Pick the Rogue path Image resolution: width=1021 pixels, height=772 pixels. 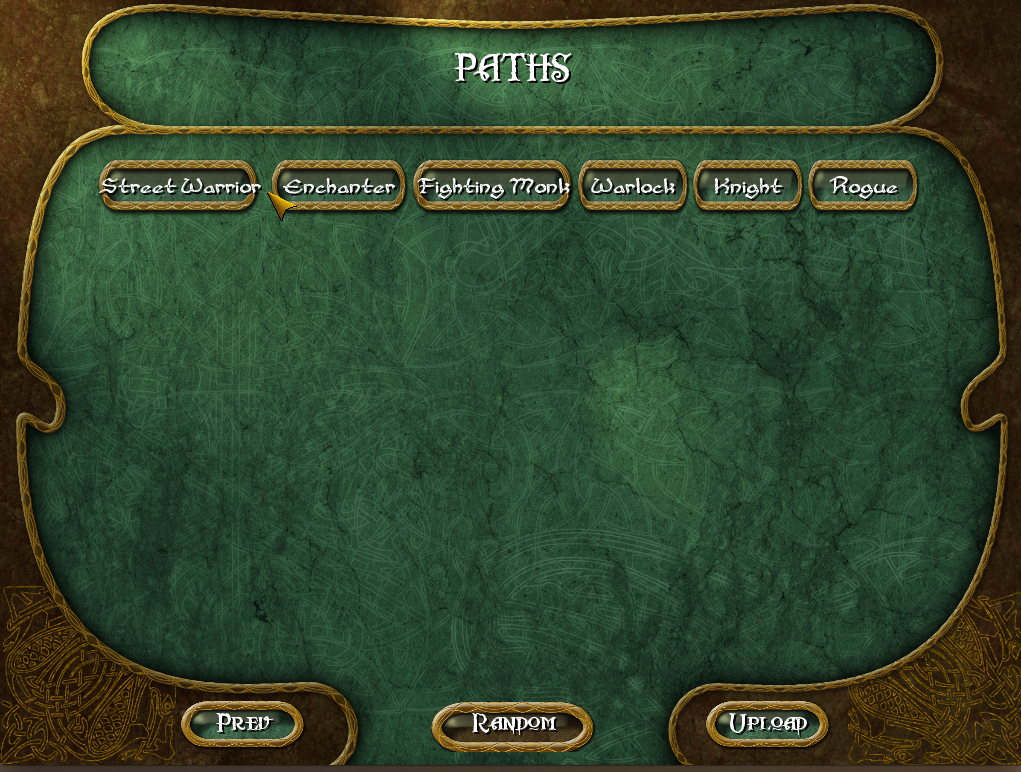click(x=863, y=186)
